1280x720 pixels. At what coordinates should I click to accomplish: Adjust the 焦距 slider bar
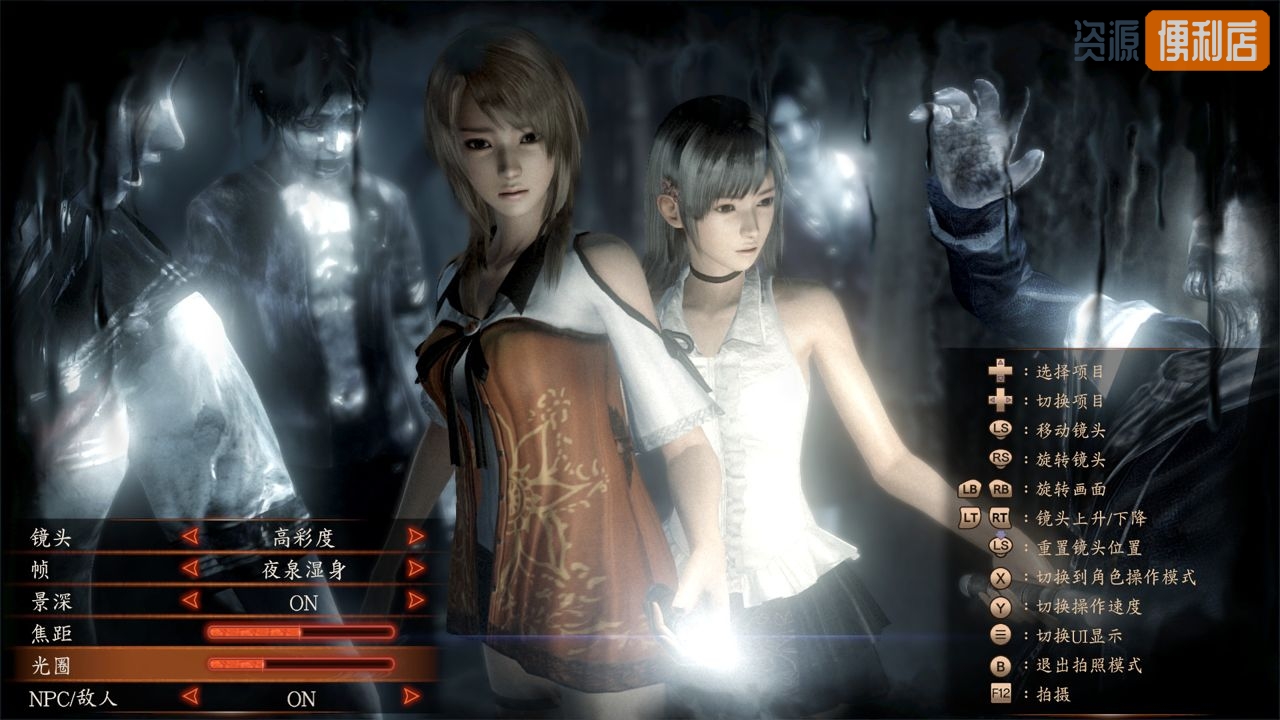click(x=301, y=632)
